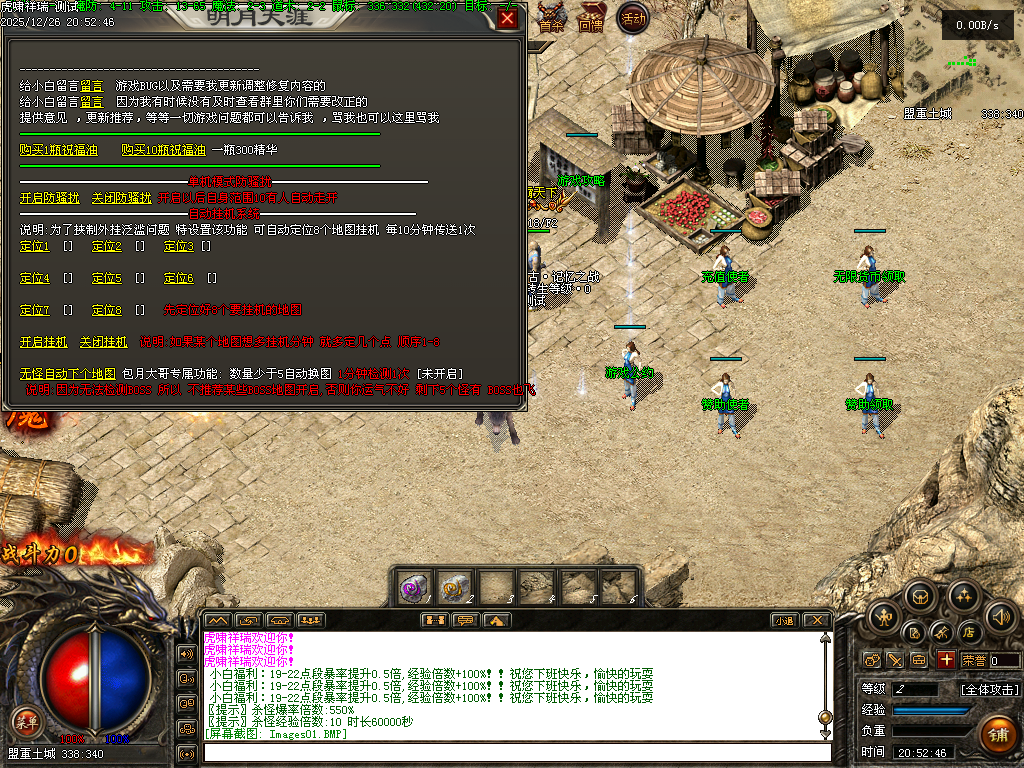Open the character equipment round button

pyautogui.click(x=883, y=616)
